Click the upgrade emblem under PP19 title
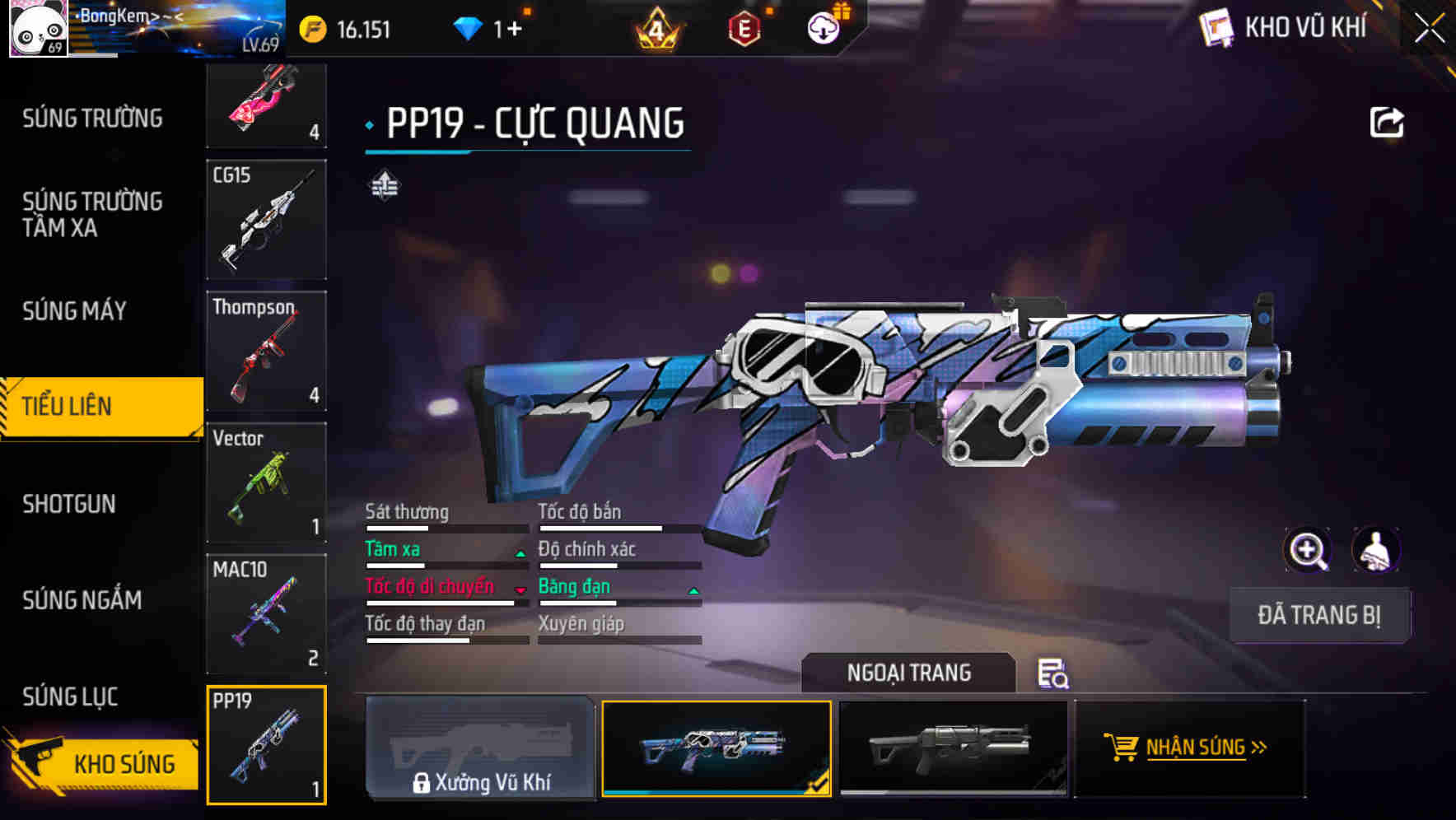1456x820 pixels. pyautogui.click(x=383, y=188)
